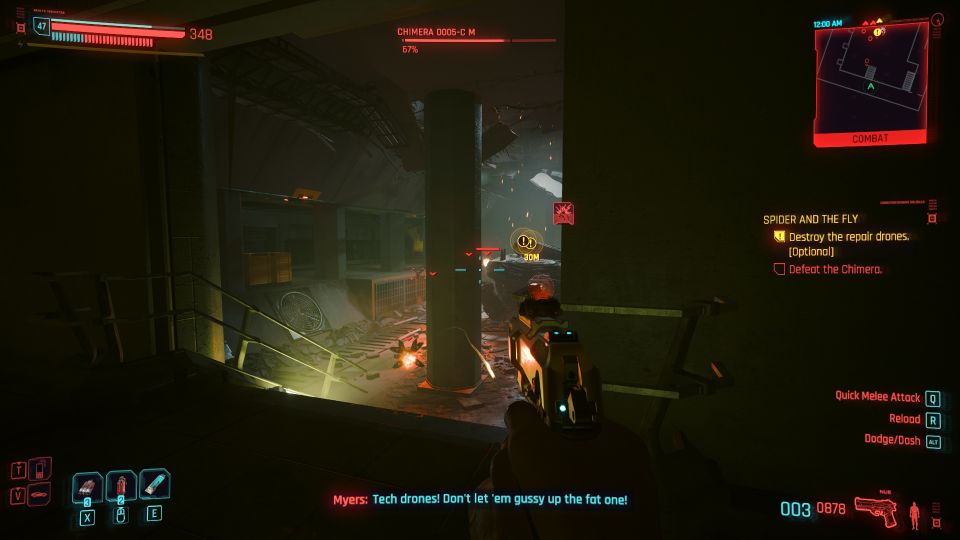Select the grenade quick slot

(x=88, y=487)
